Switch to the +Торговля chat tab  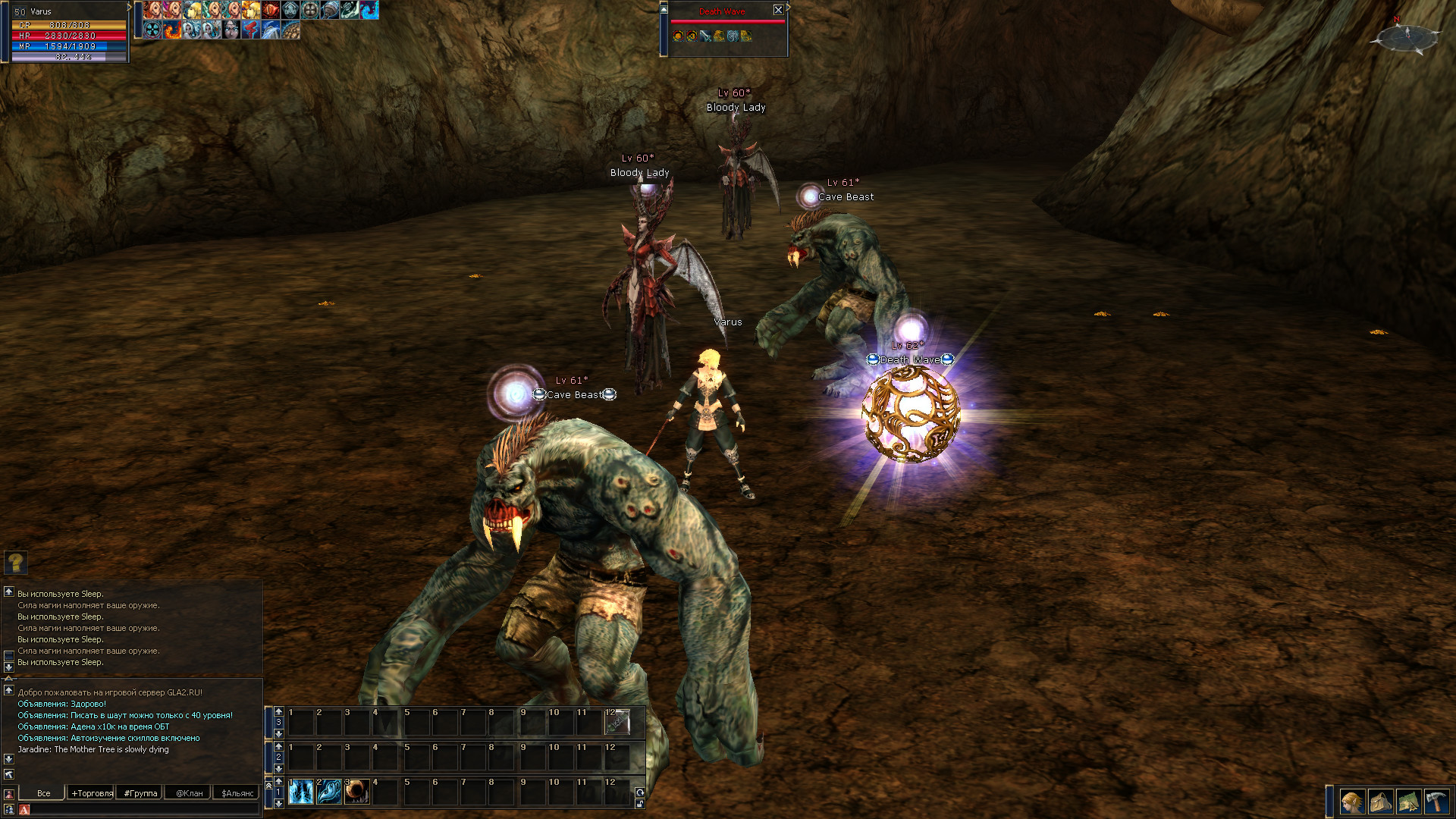(x=92, y=793)
